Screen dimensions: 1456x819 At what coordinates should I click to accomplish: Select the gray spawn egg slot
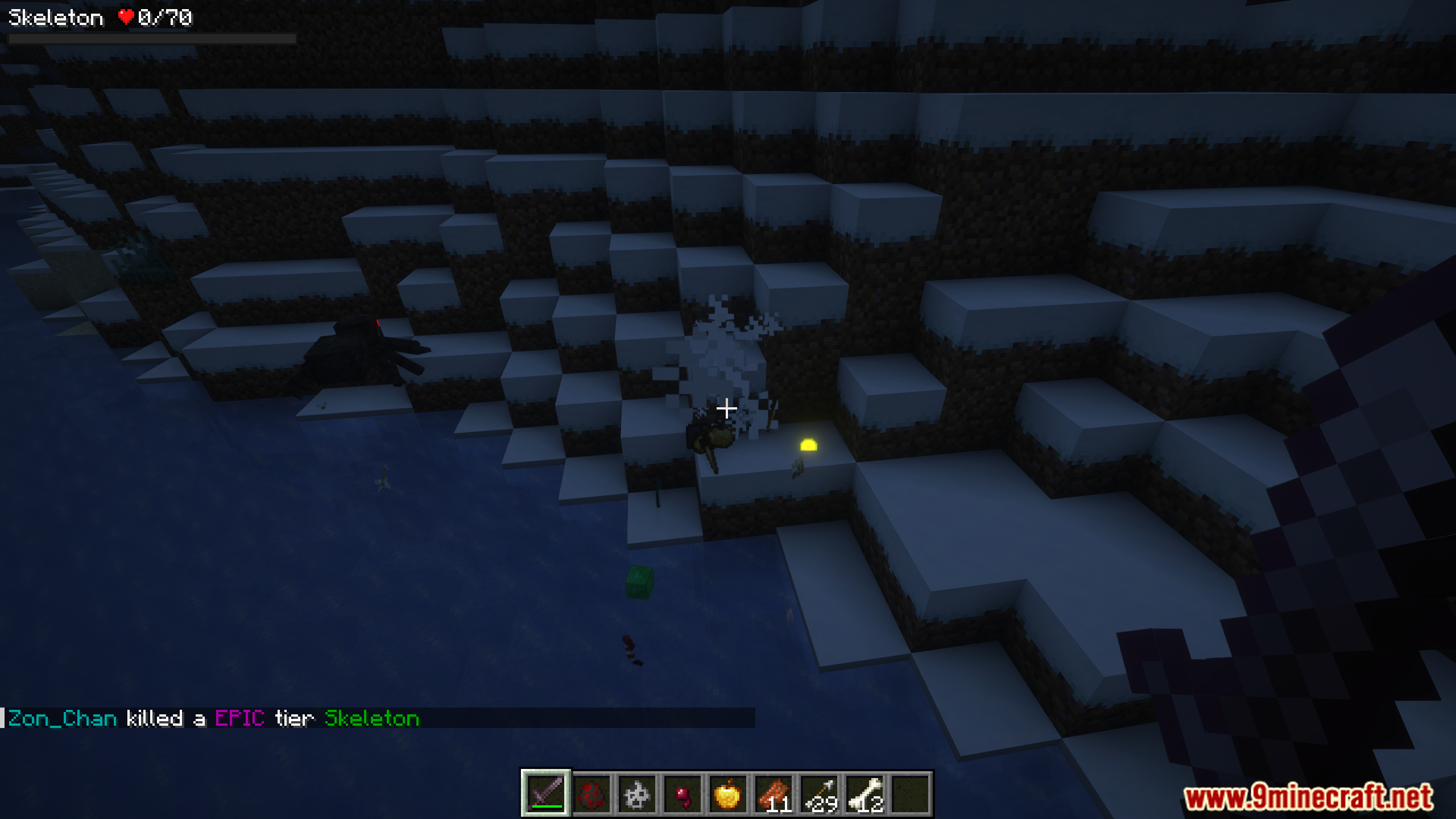(637, 793)
